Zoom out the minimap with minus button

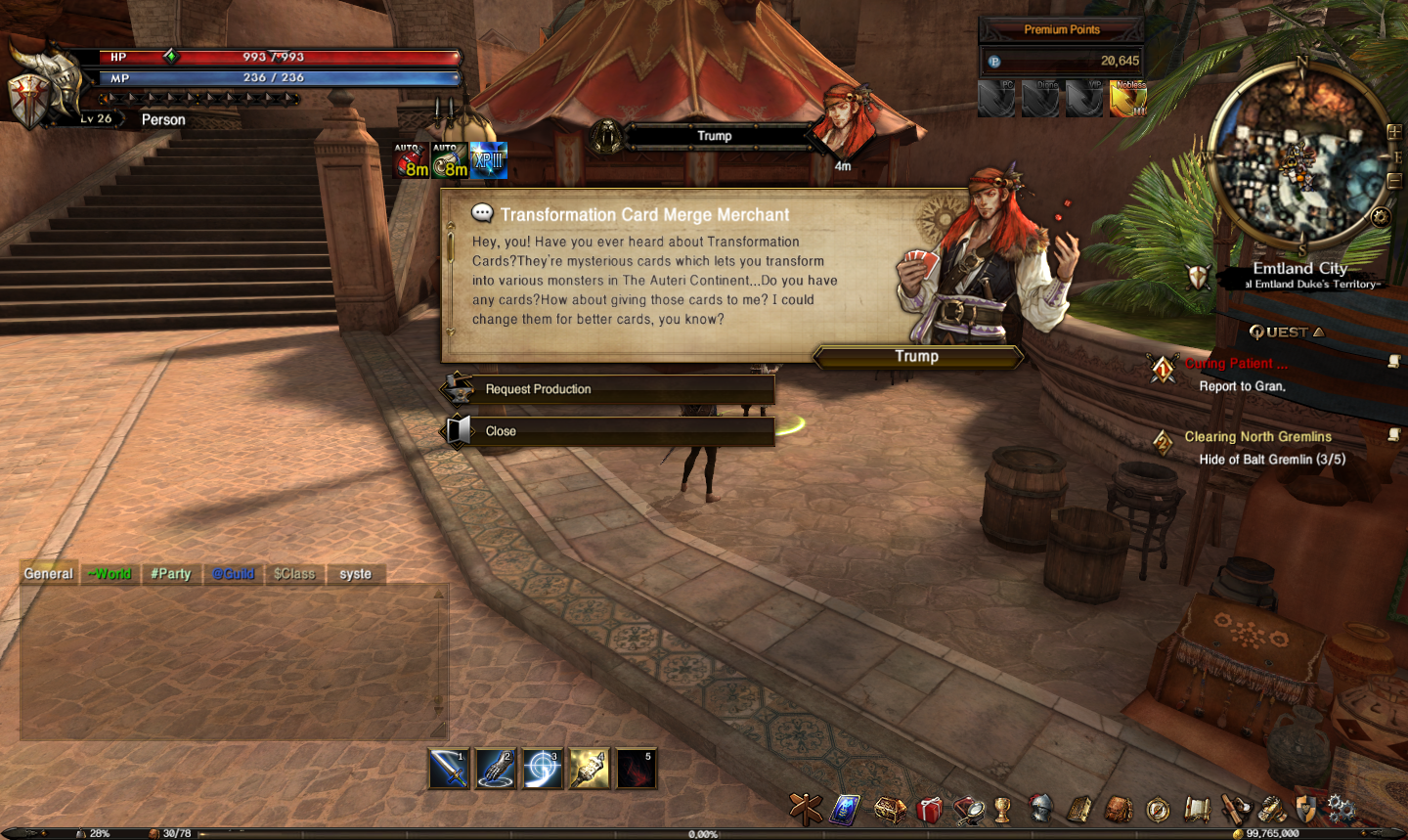coord(1393,181)
